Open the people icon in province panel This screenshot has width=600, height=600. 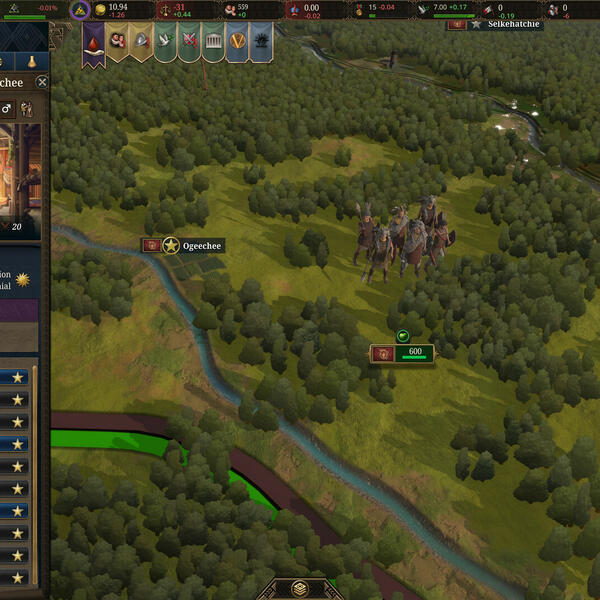point(26,108)
